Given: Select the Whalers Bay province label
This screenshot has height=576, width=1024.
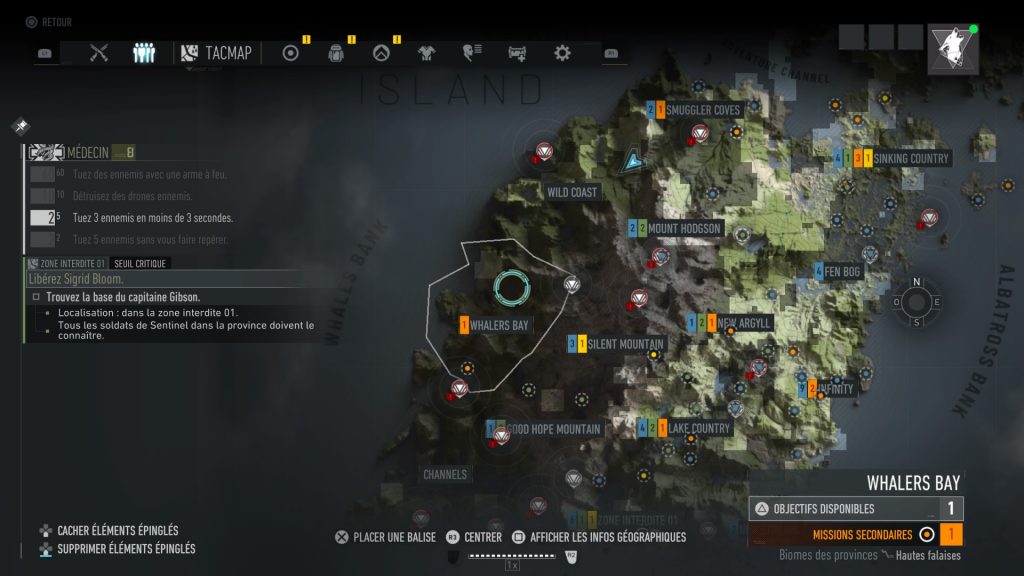Looking at the screenshot, I should (499, 325).
